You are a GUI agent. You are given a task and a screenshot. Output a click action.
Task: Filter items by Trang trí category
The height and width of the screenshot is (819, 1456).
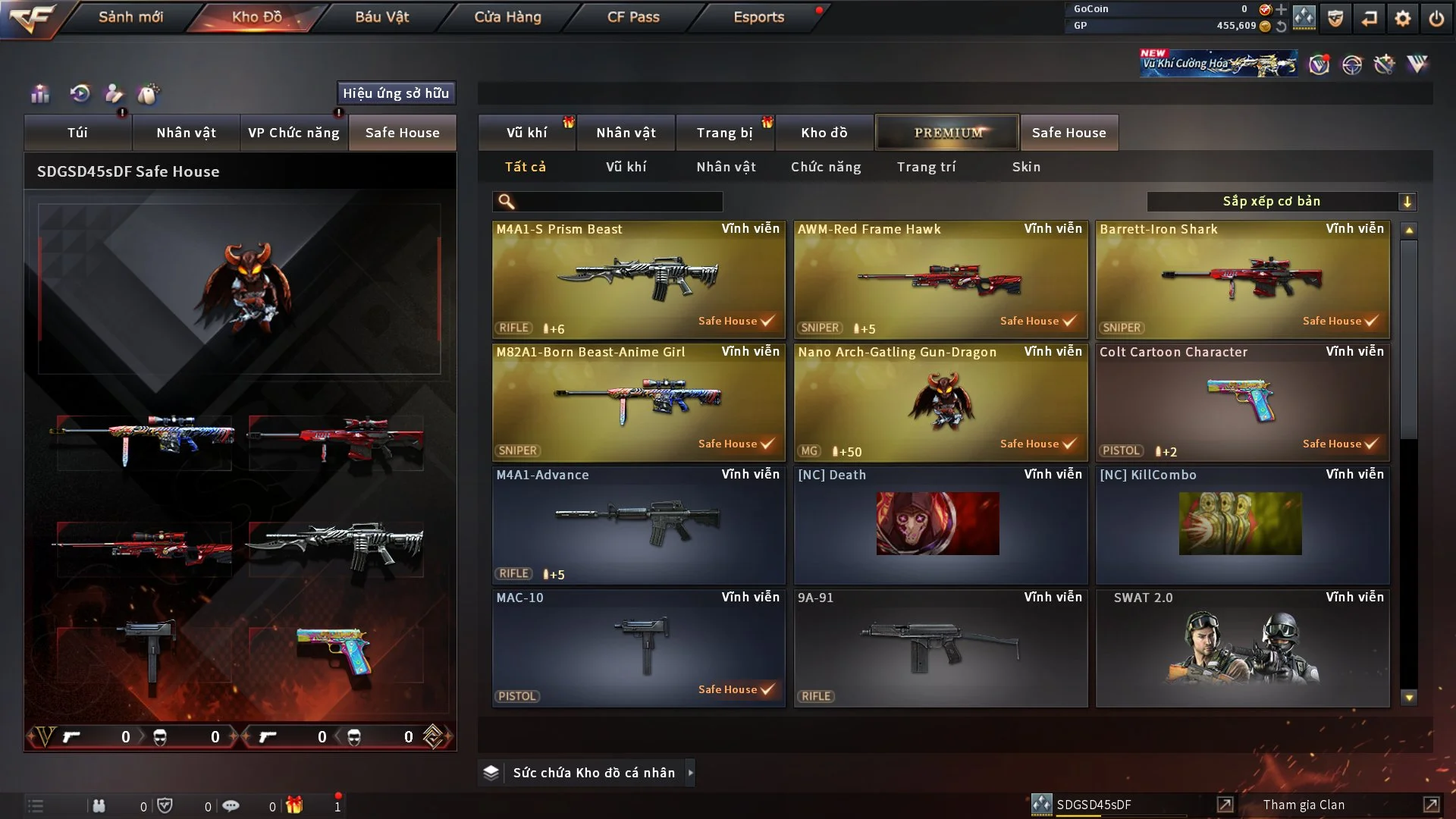(926, 167)
